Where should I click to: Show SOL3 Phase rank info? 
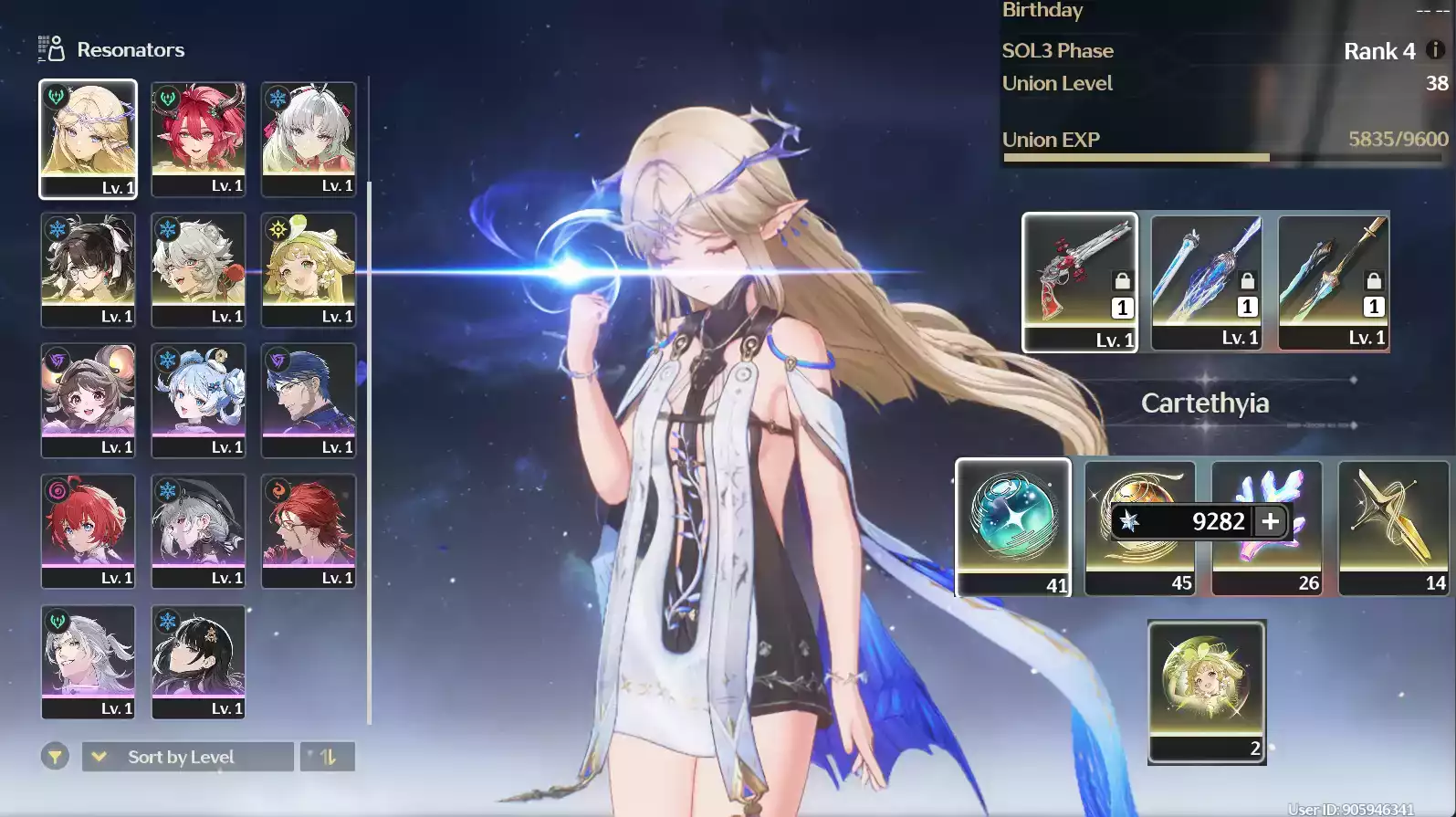pos(1435,50)
